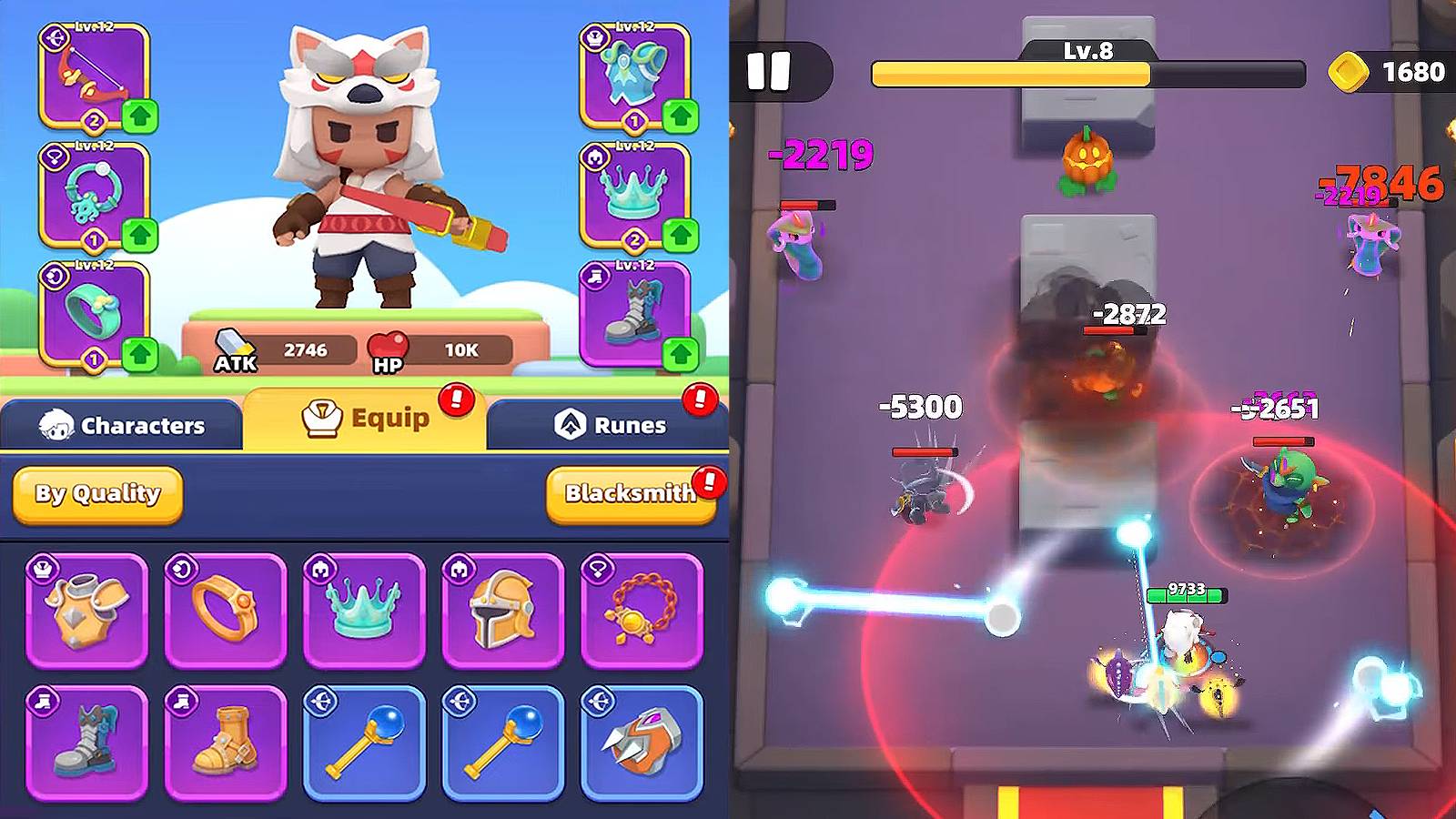
Task: Select the golden helmet in inventory
Action: [502, 608]
